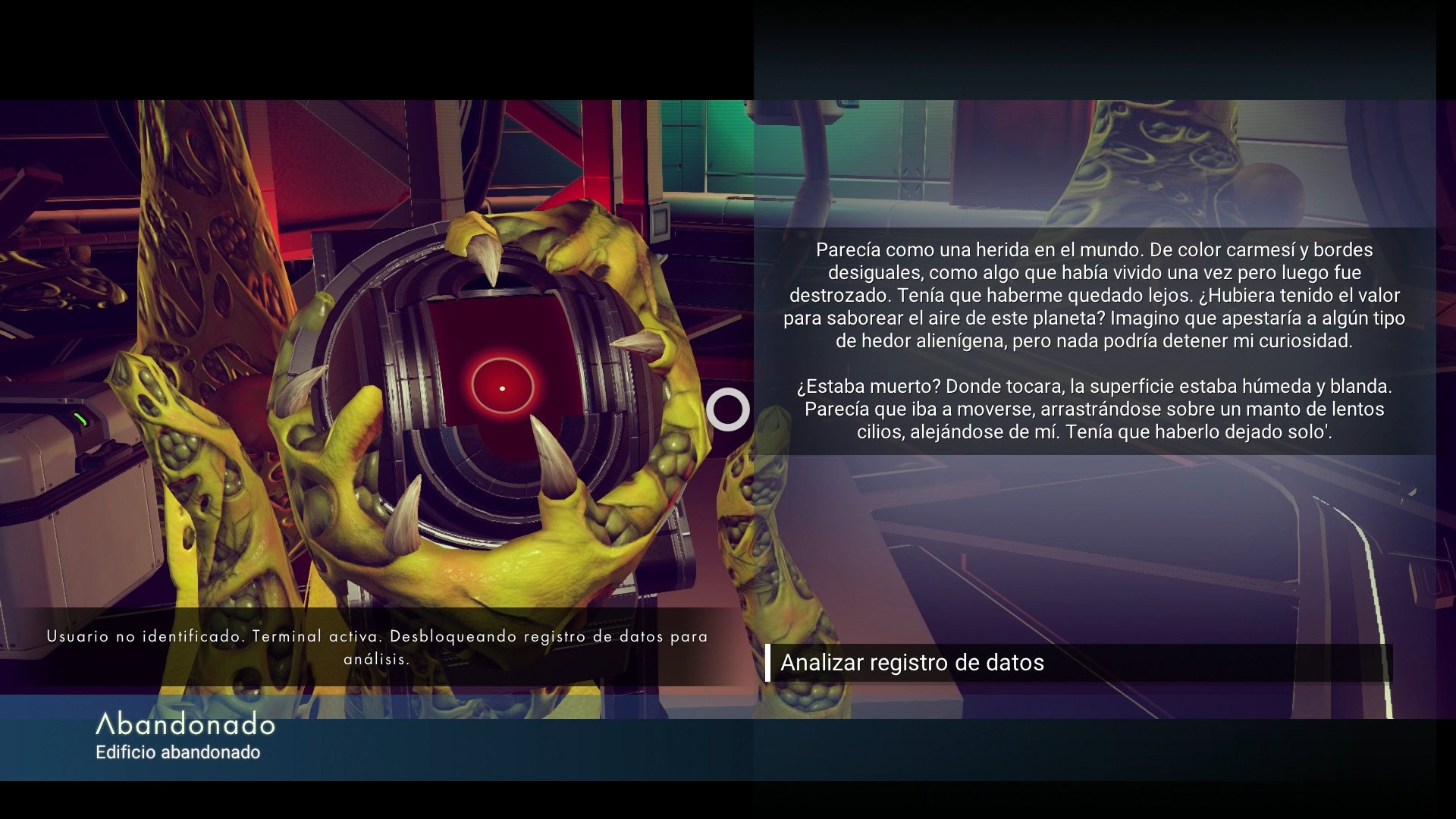This screenshot has height=819, width=1456.
Task: Click Analizar registro de datos text link
Action: point(914,662)
